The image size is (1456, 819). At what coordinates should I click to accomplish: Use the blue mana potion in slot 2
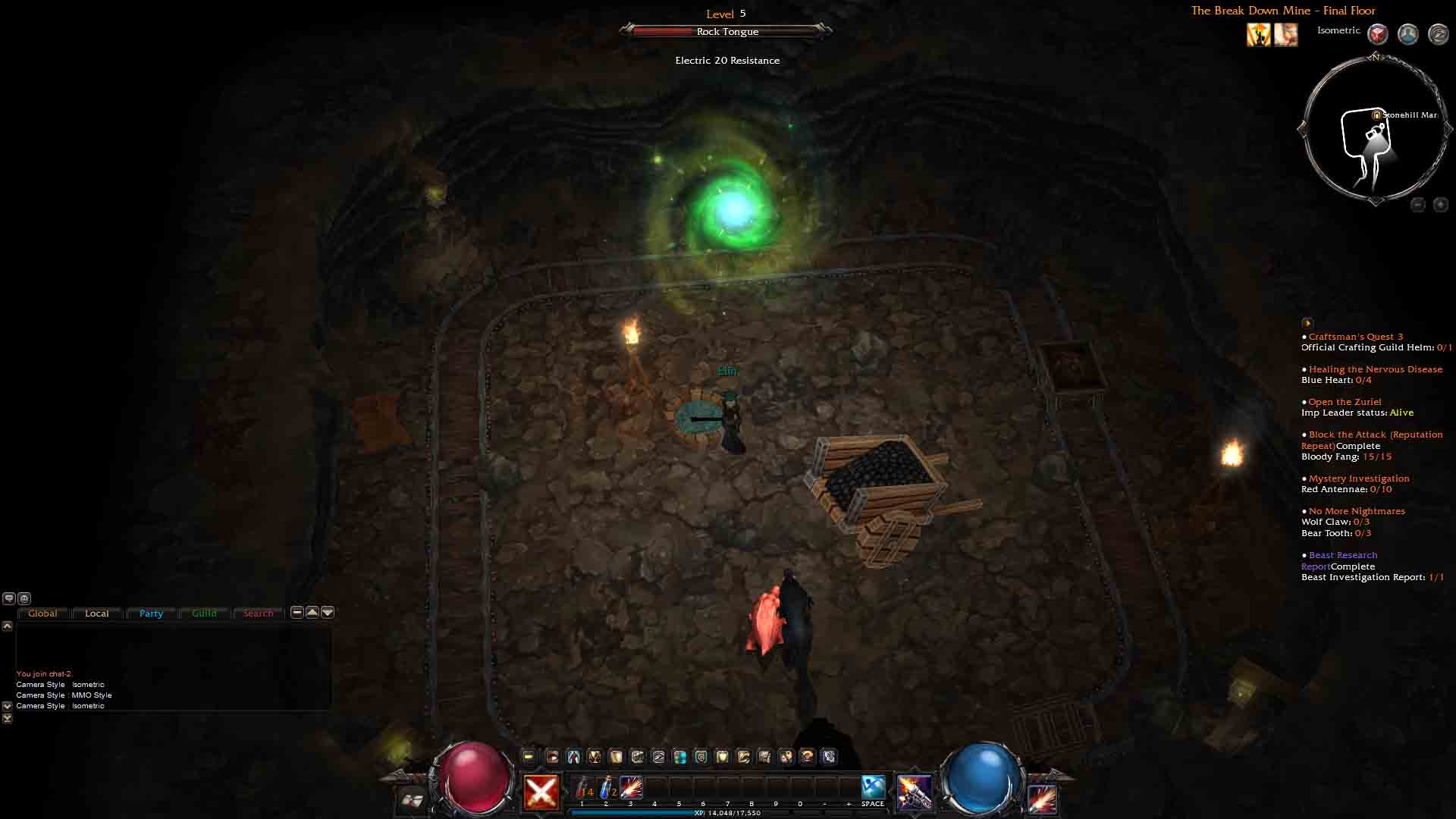(607, 789)
